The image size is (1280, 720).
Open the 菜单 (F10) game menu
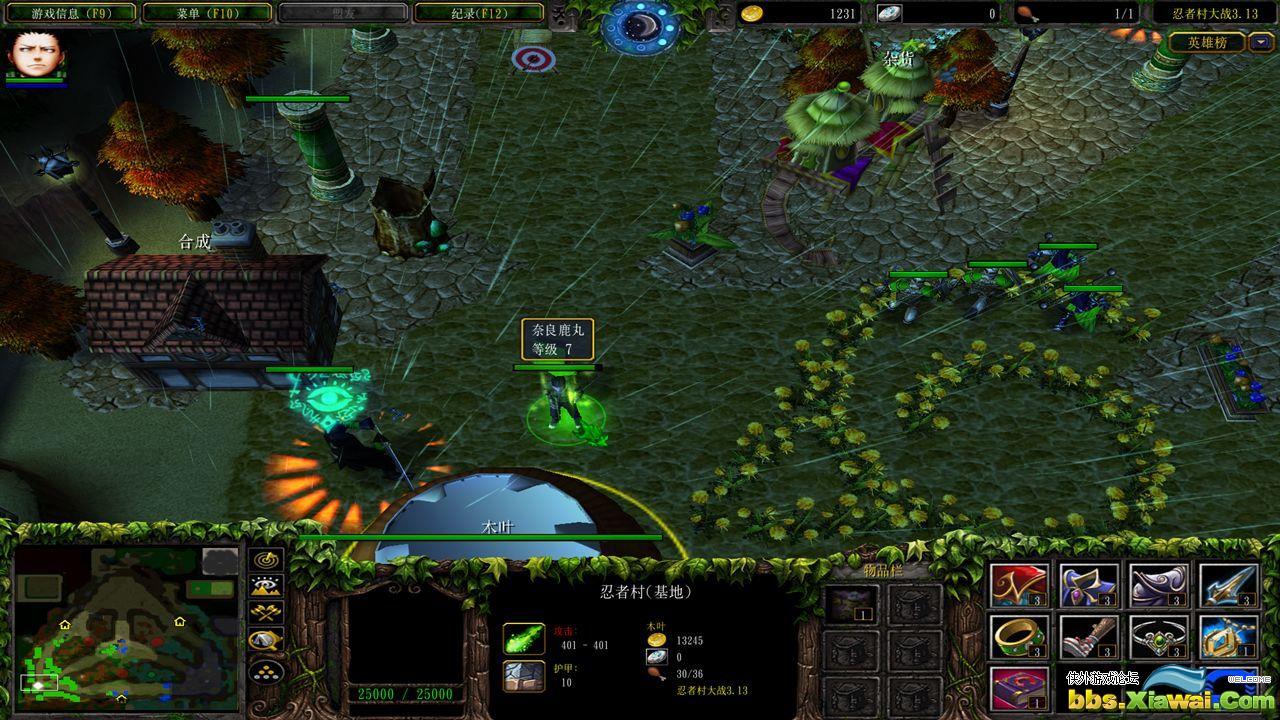[x=207, y=13]
